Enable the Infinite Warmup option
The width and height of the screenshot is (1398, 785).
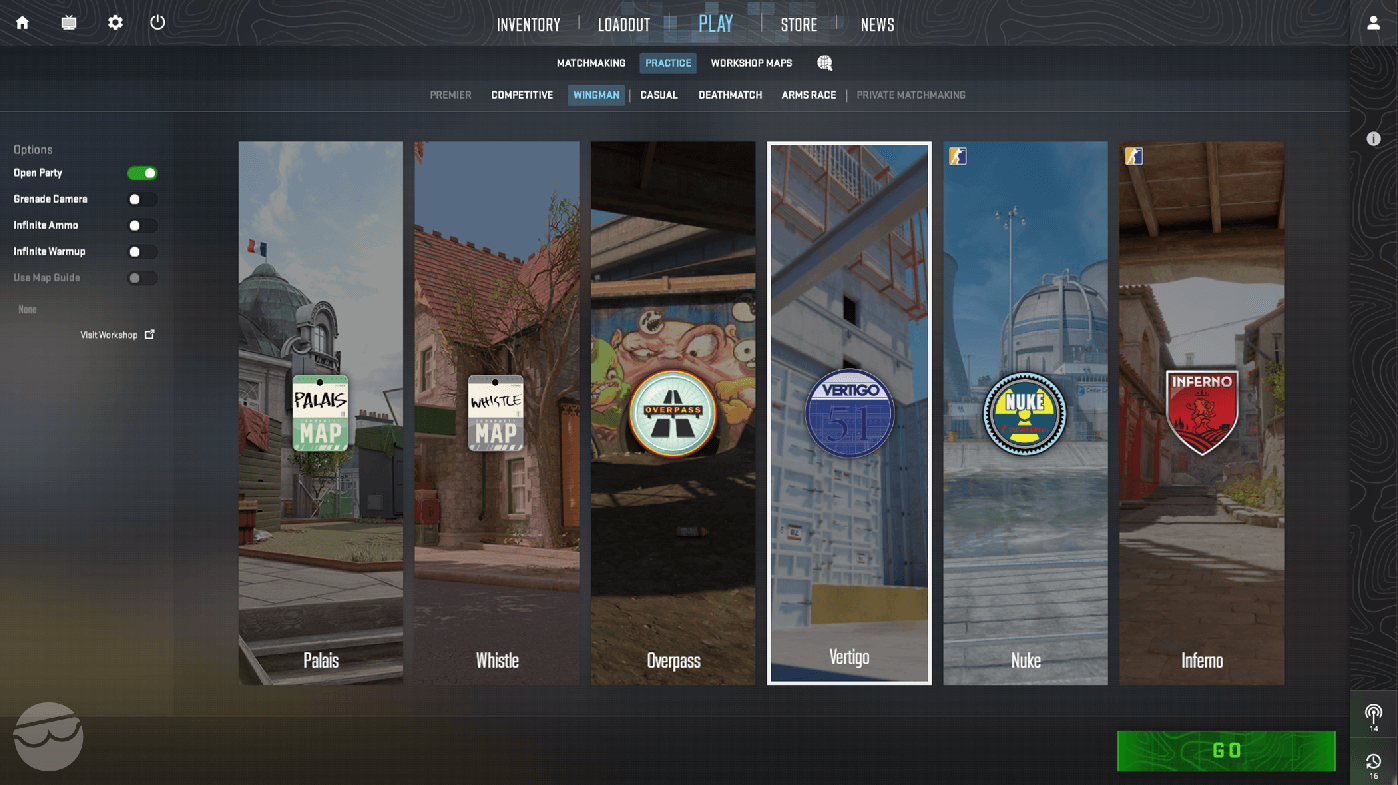(x=143, y=251)
